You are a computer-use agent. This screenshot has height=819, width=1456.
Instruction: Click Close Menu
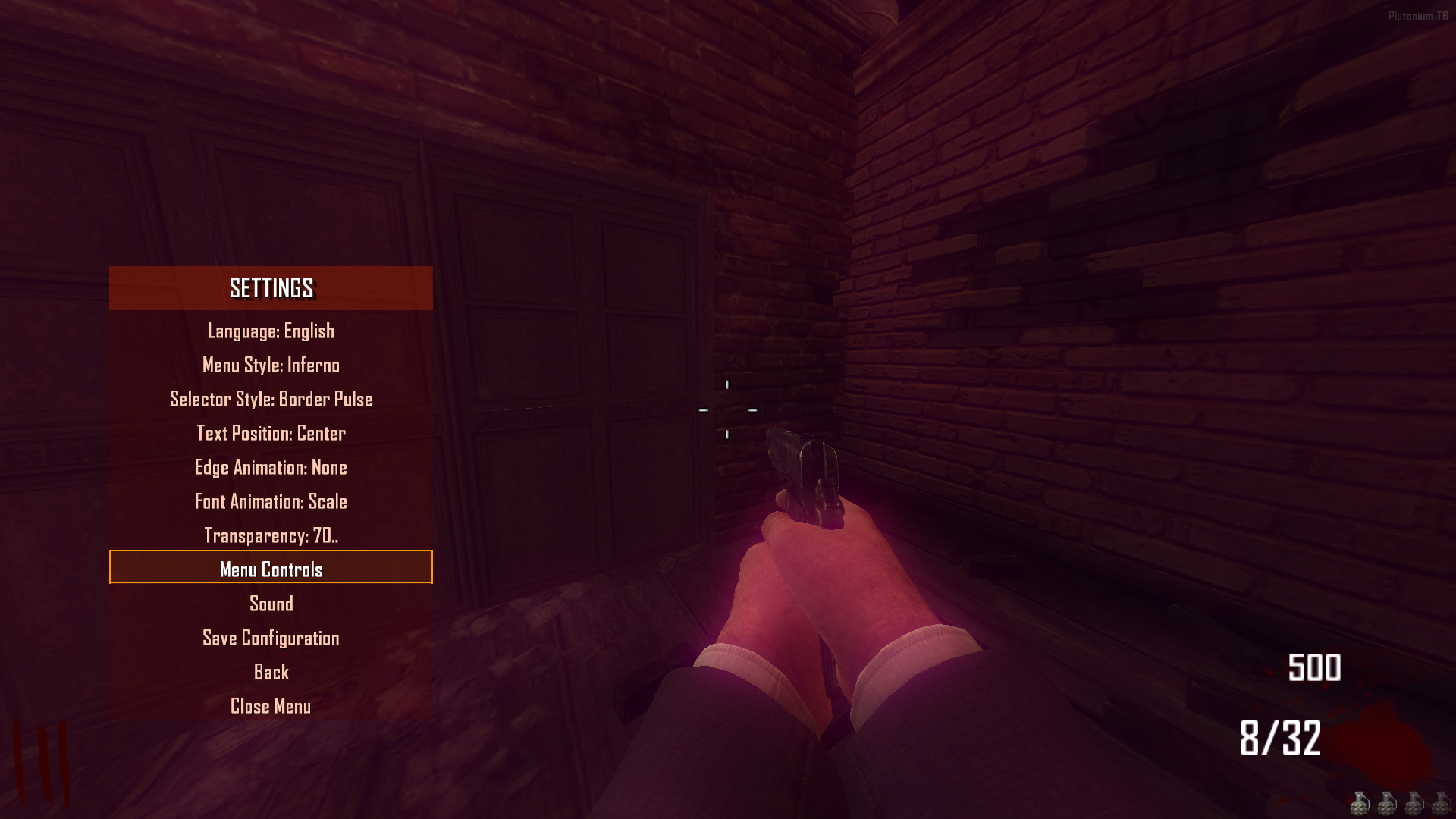click(271, 706)
